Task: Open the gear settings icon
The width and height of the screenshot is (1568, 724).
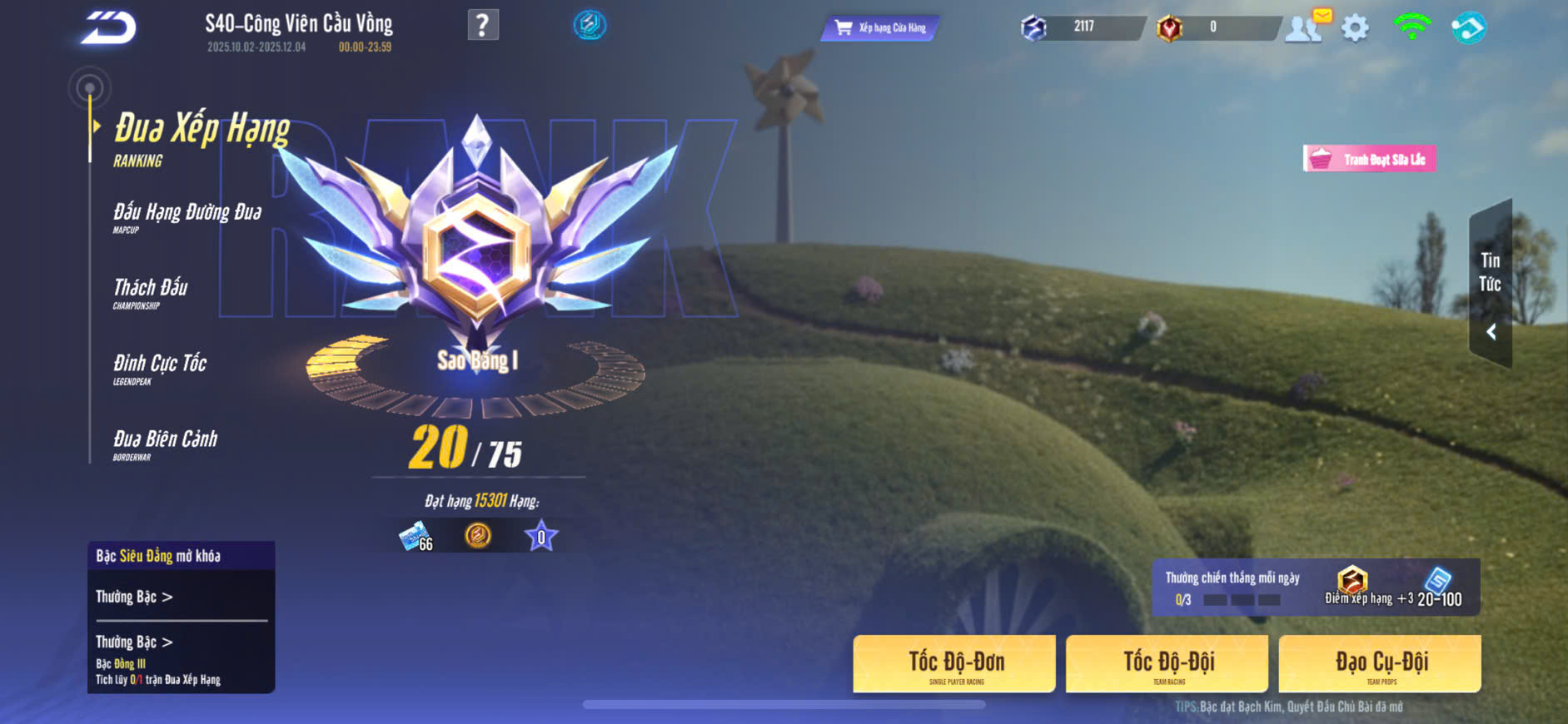Action: point(1355,28)
